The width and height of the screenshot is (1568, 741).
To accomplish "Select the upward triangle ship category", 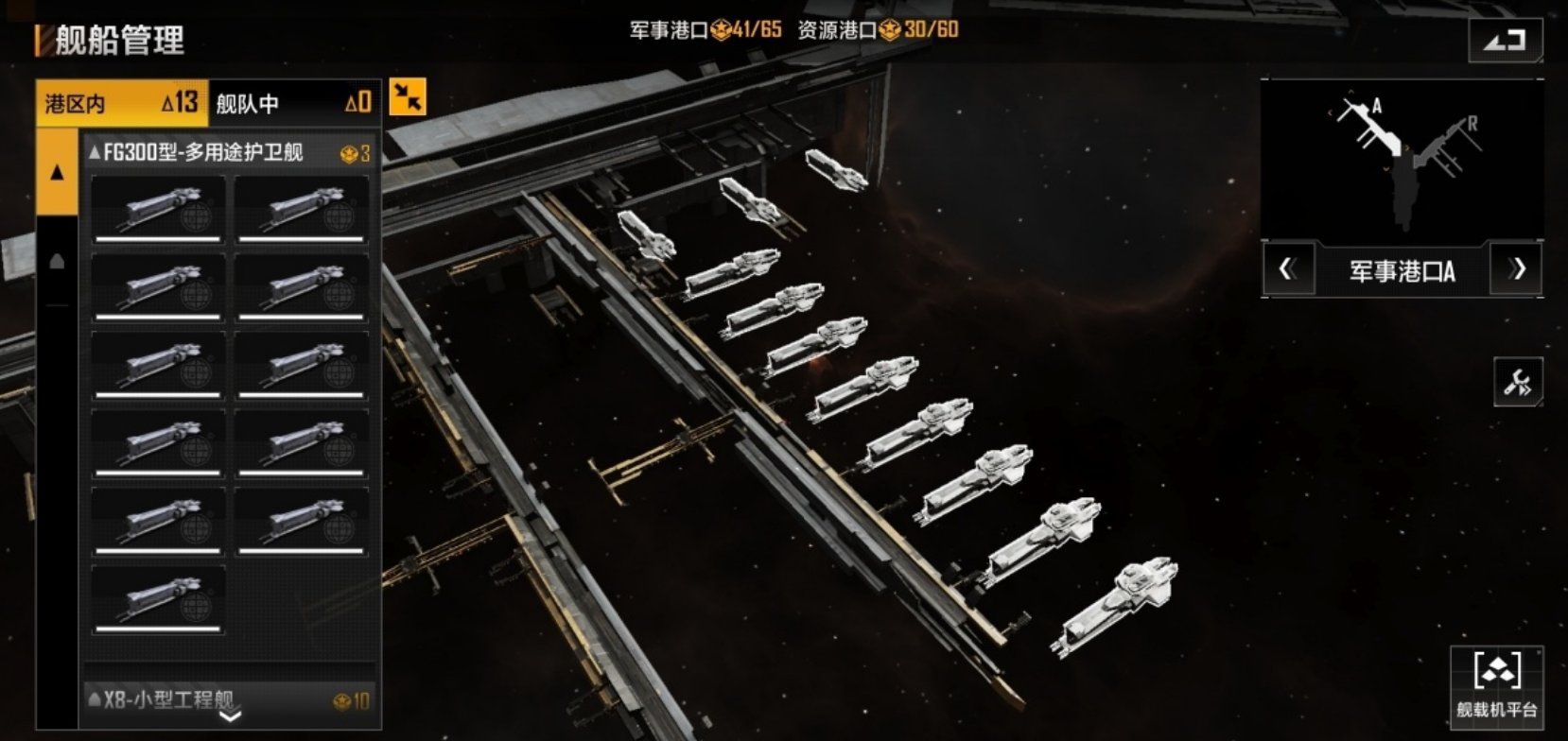I will coord(57,172).
